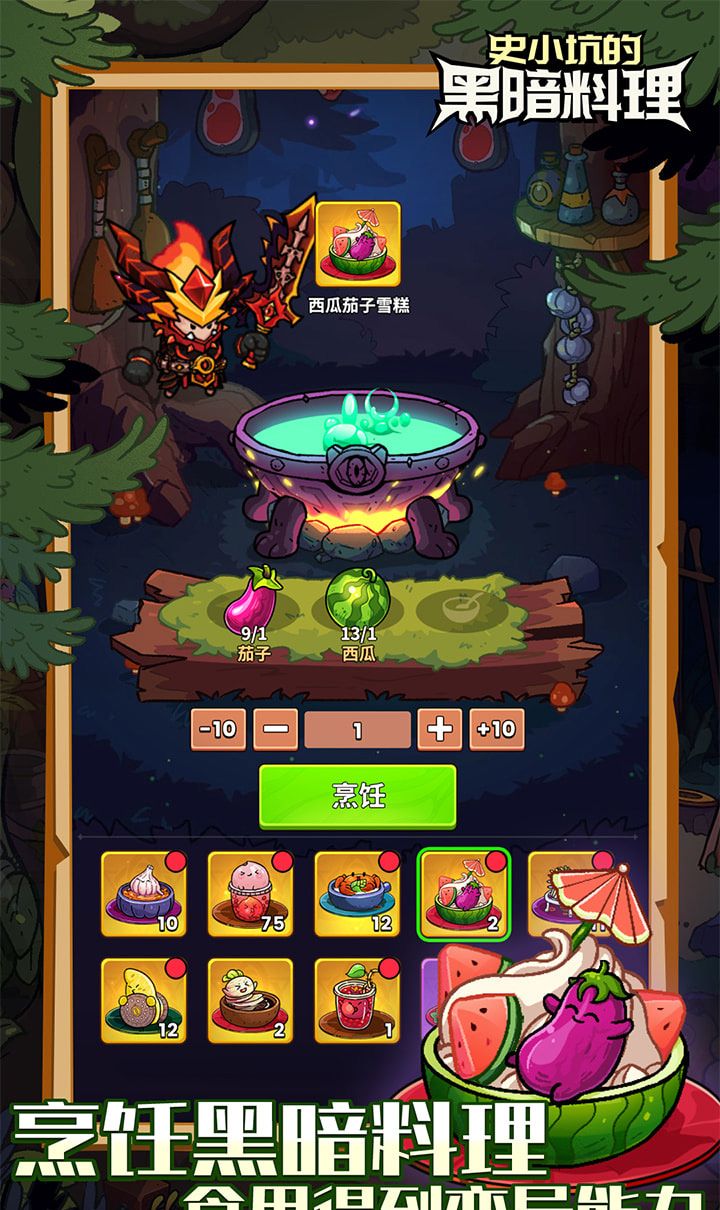
Task: Choose the garlic dish recipe with 10
Action: click(x=143, y=894)
